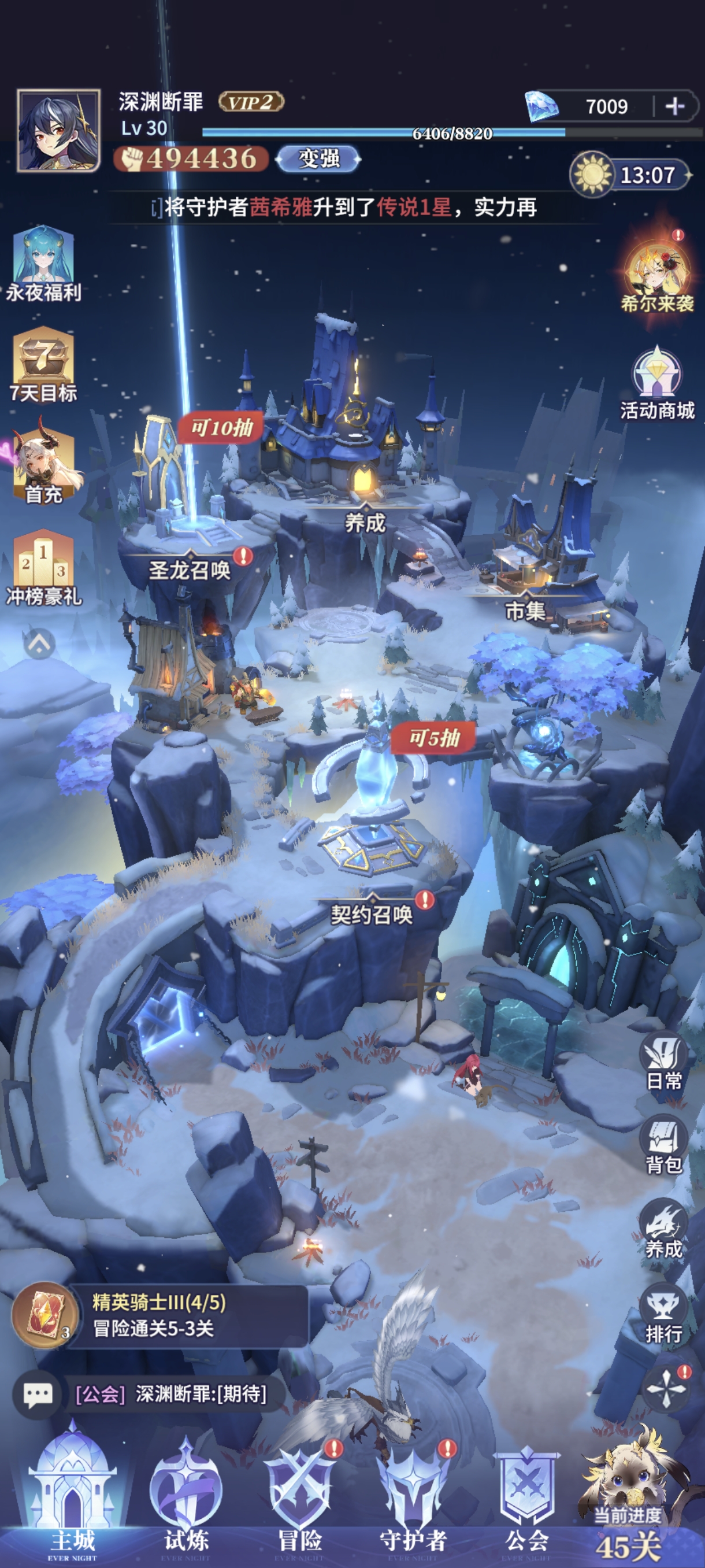Open the 日常 daily tasks
This screenshot has height=1568, width=705.
(x=663, y=1062)
